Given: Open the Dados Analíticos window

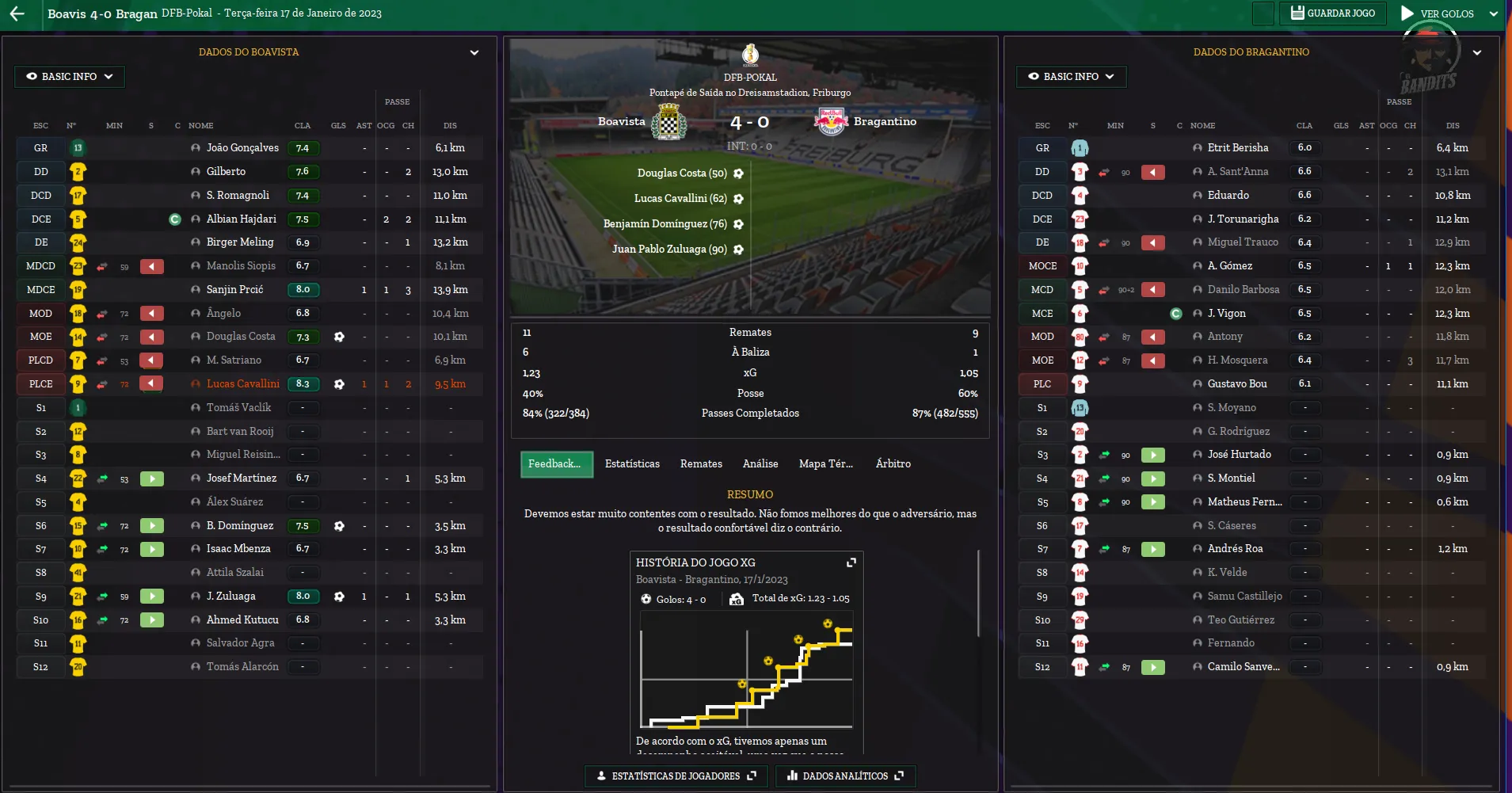Looking at the screenshot, I should pyautogui.click(x=845, y=776).
